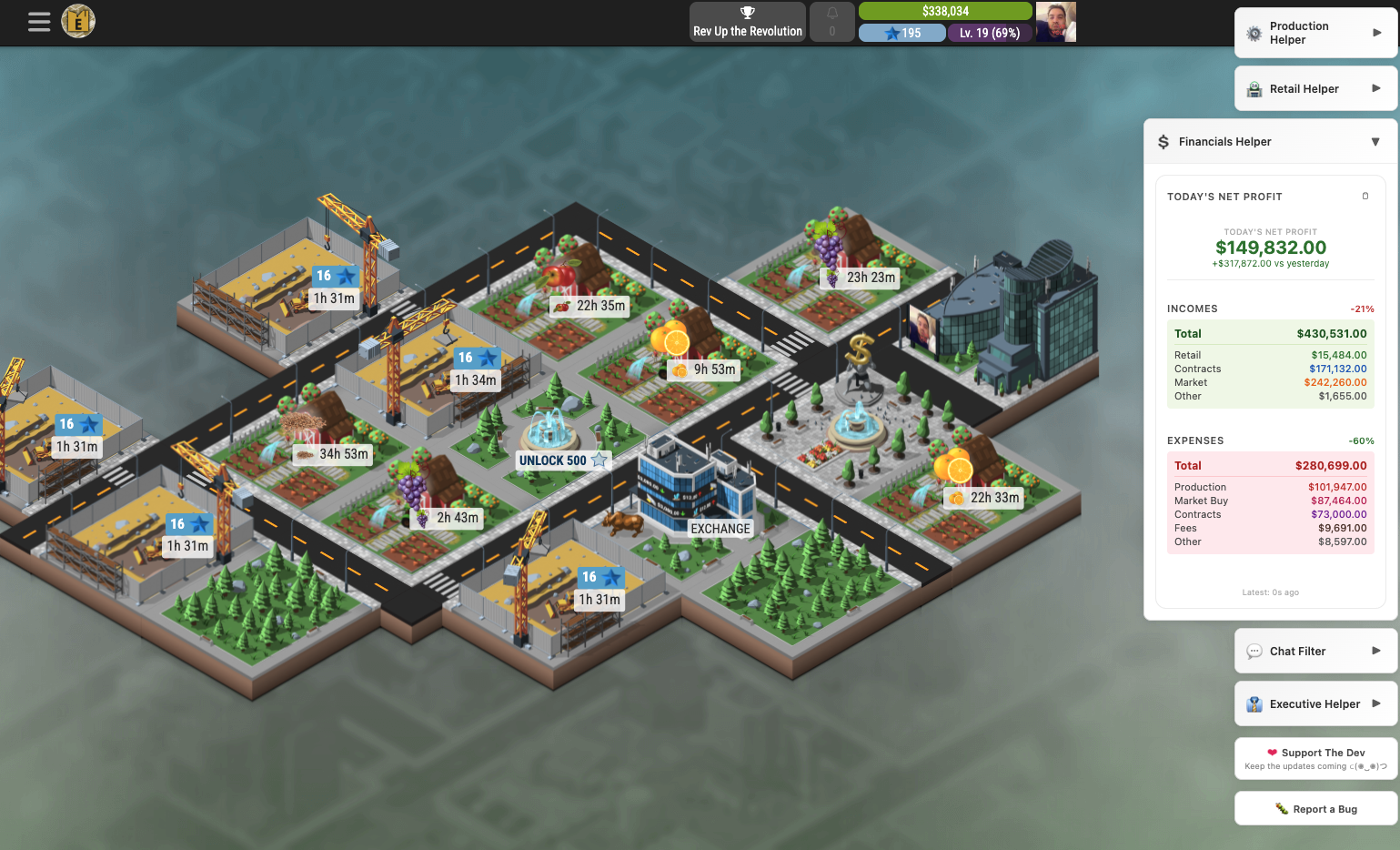1400x850 pixels.
Task: Open the notifications bell
Action: click(831, 22)
